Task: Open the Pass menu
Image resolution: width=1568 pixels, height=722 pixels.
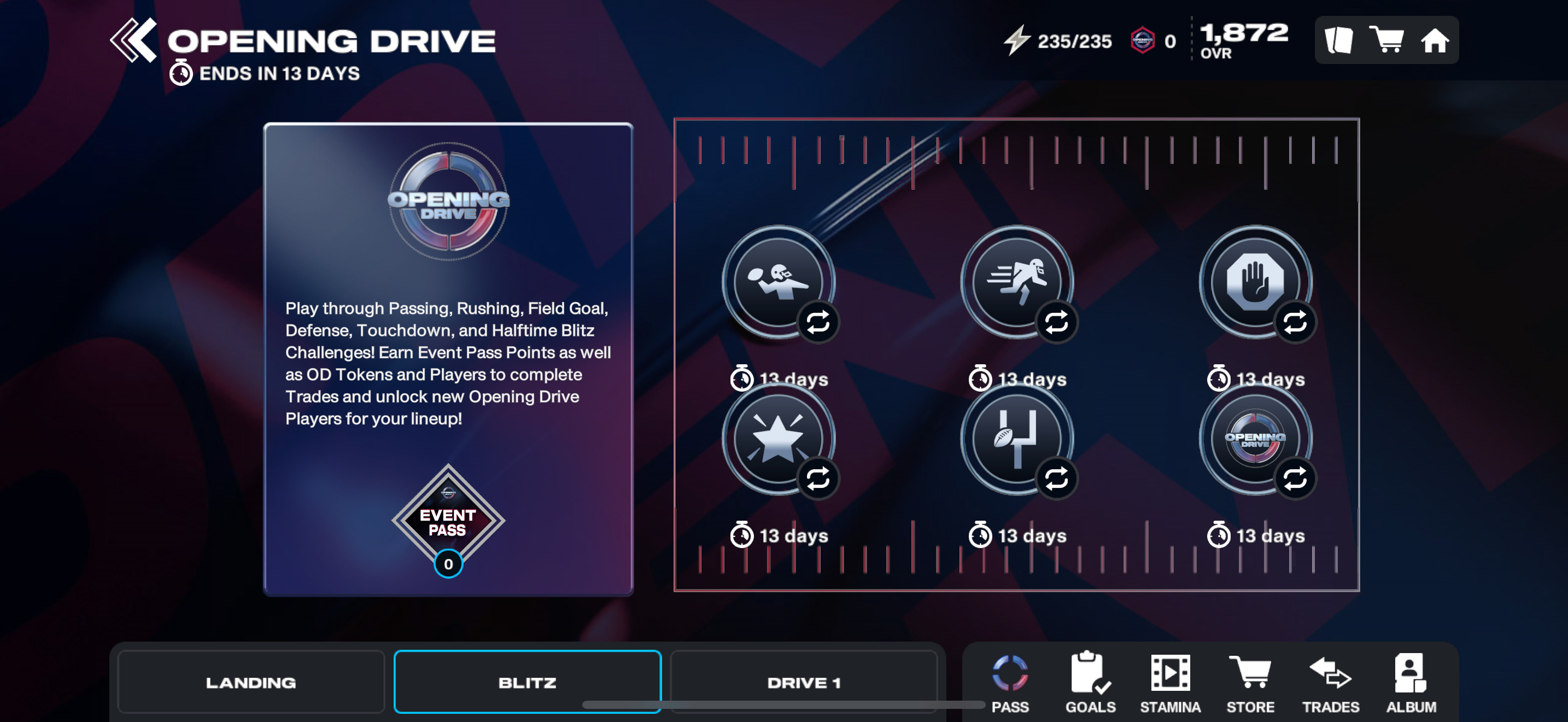Action: tap(1010, 682)
